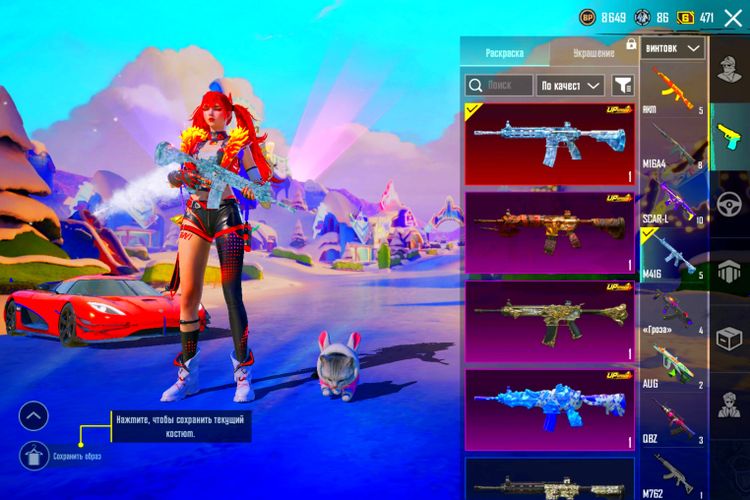Select the AKM weapon in the list
750x500 pixels.
click(674, 90)
